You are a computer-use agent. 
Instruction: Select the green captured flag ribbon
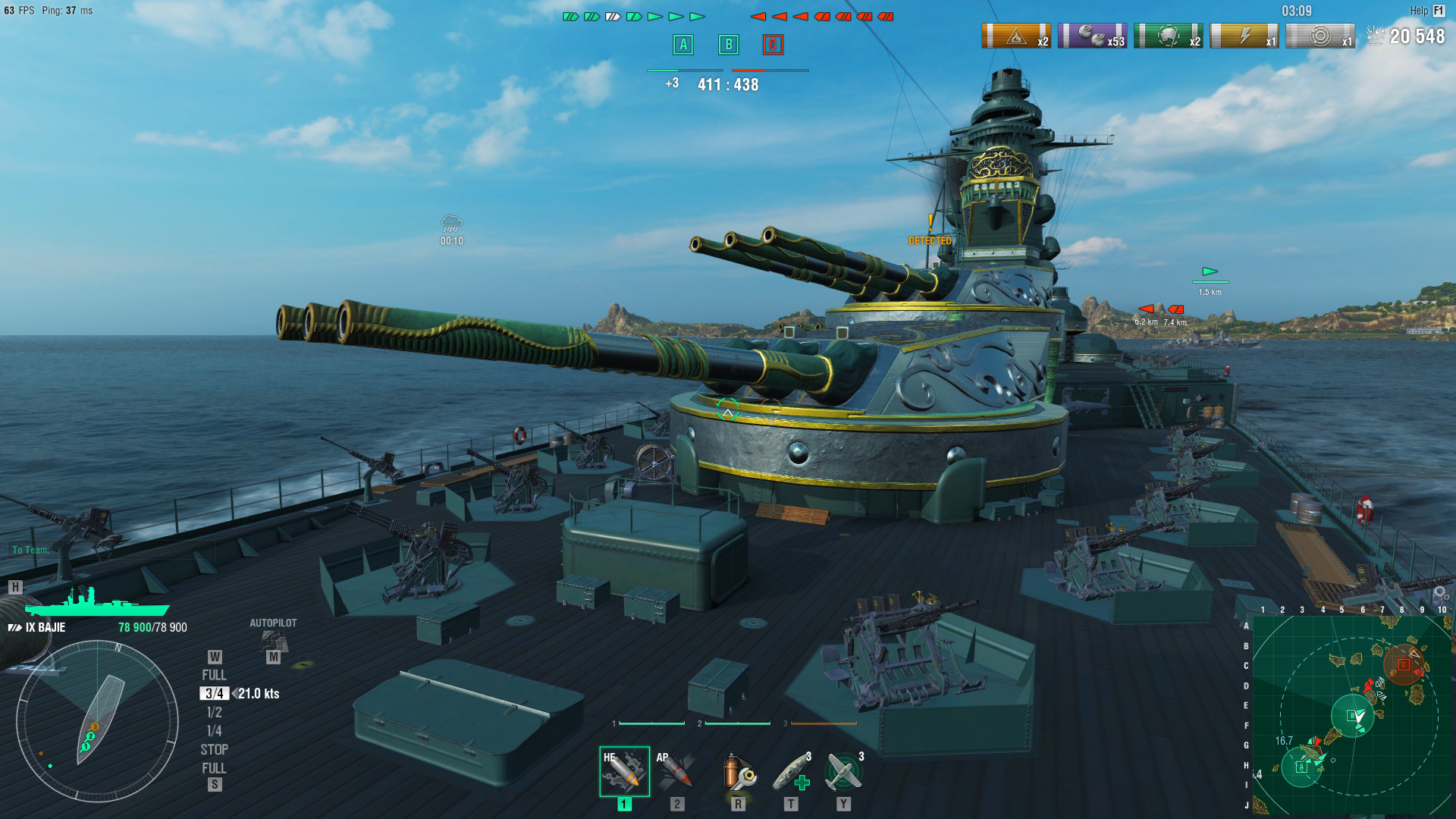point(1169,36)
